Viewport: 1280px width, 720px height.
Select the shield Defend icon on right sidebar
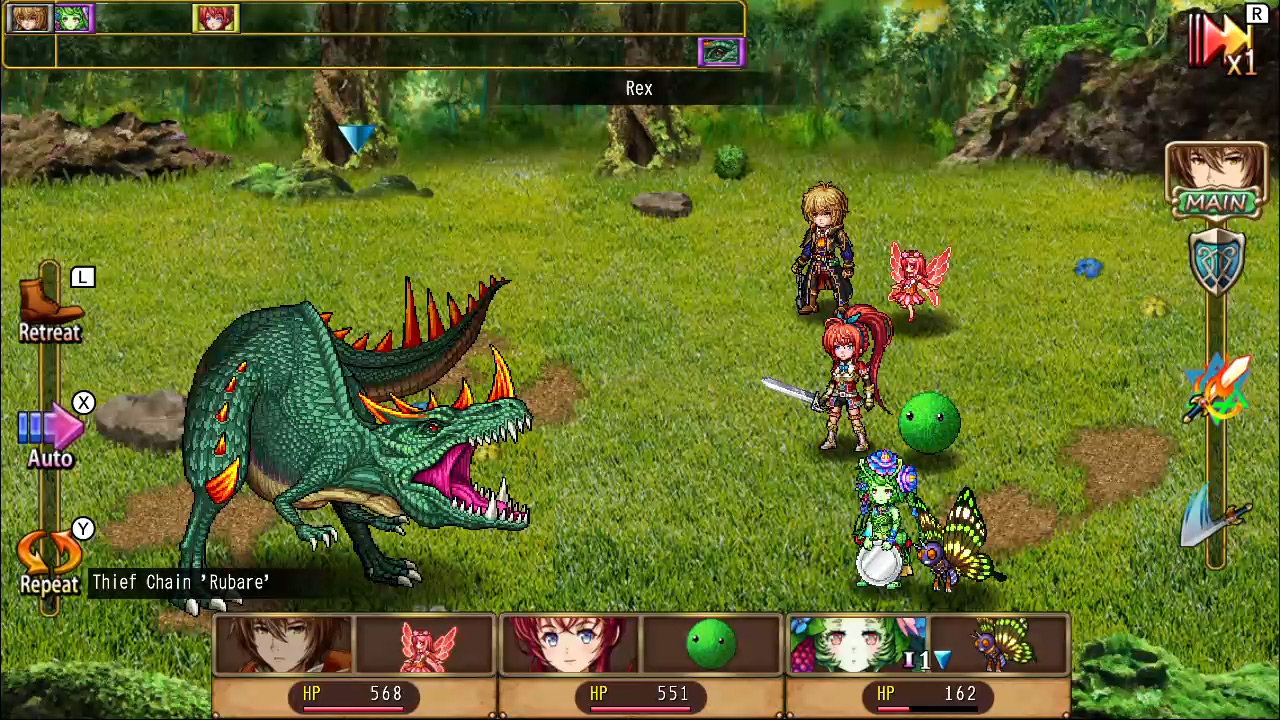point(1216,260)
